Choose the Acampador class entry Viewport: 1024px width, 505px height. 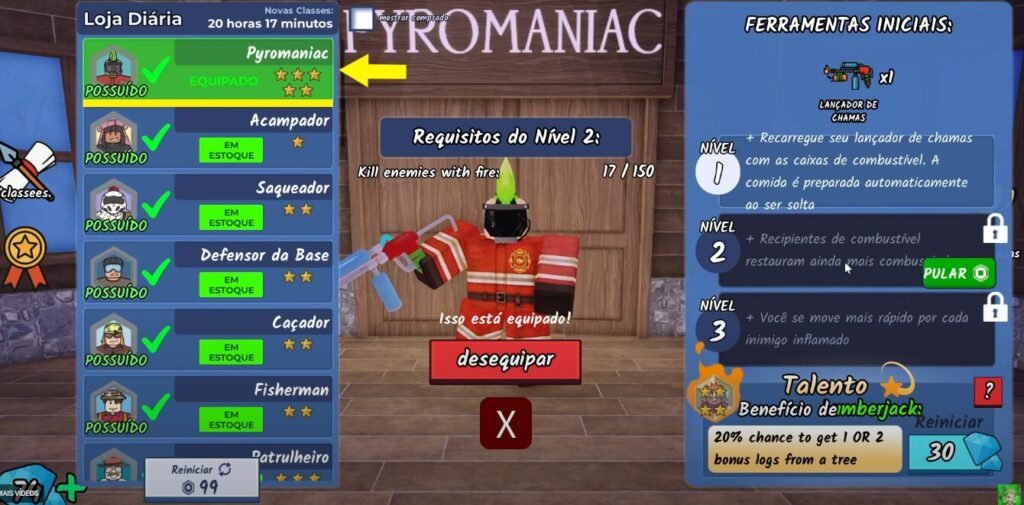point(208,136)
